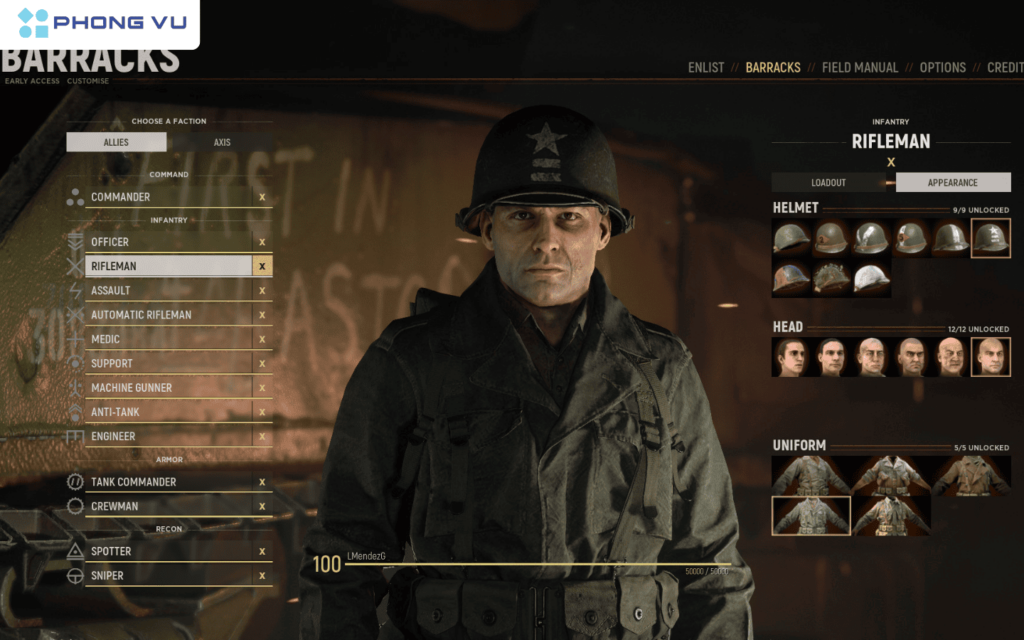Select the Axis faction

(x=222, y=142)
